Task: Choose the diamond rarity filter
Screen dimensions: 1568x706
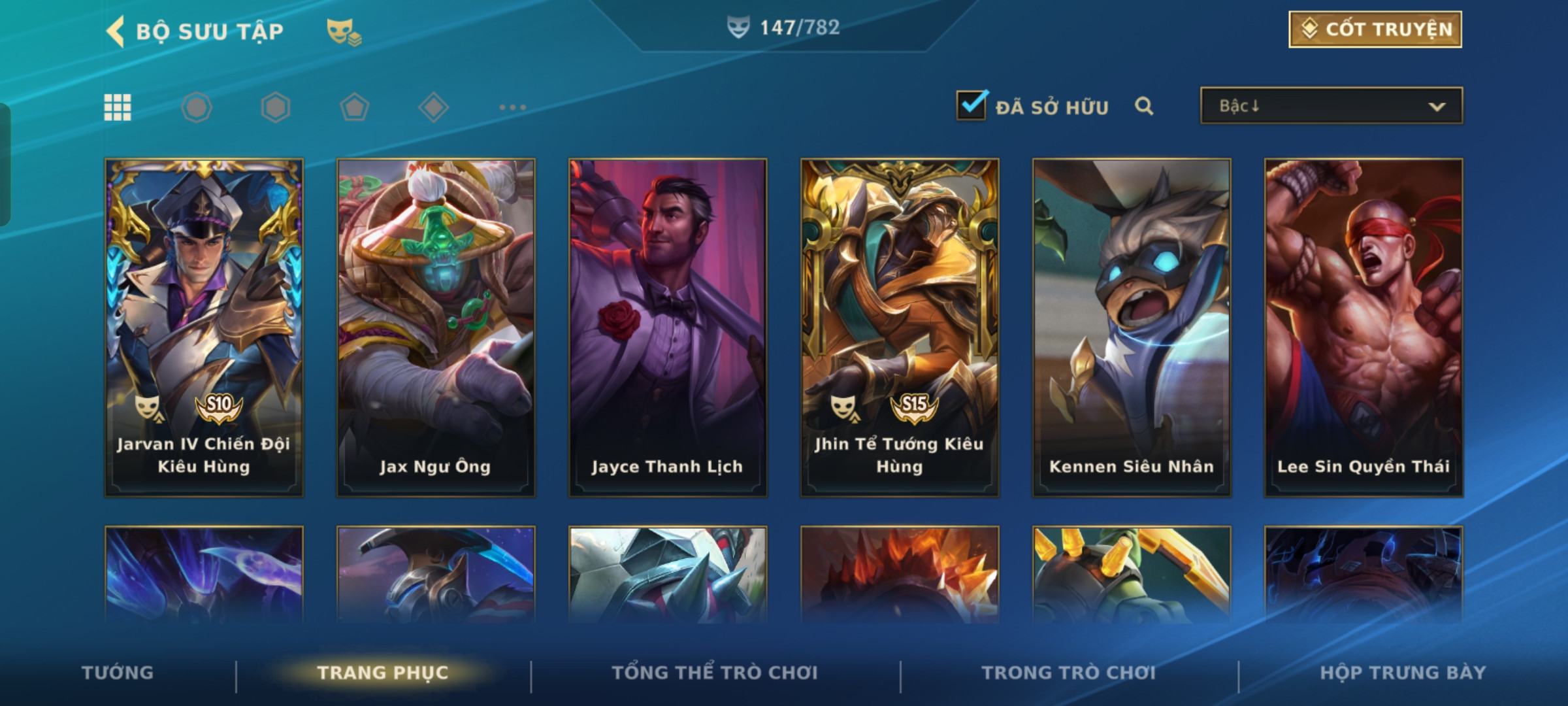Action: click(433, 107)
